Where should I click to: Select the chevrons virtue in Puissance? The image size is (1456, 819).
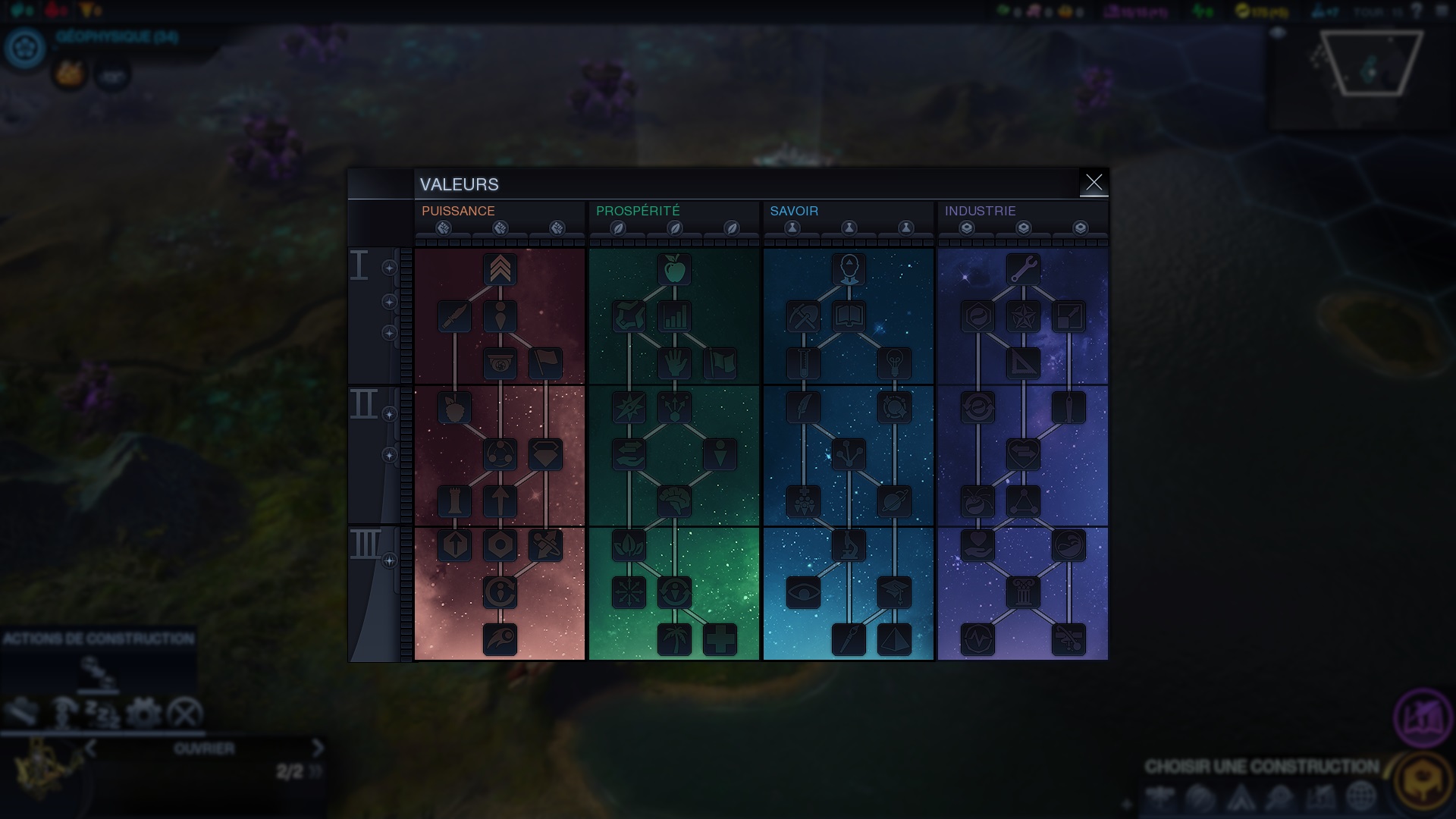500,270
